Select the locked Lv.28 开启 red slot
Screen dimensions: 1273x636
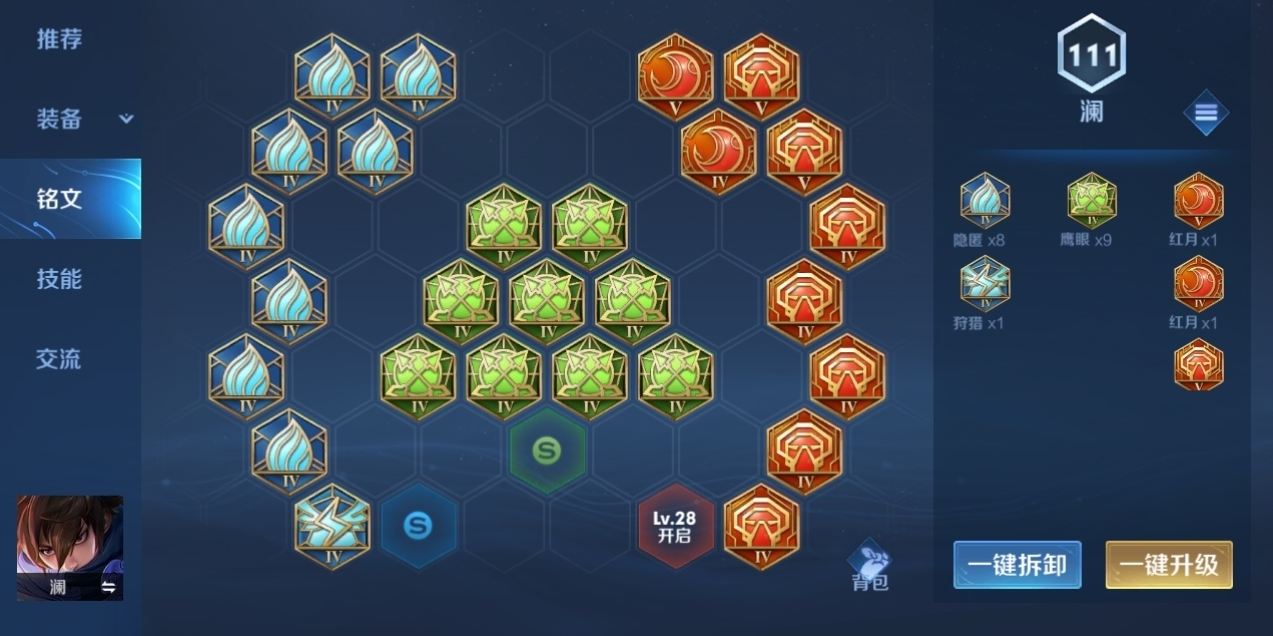[x=675, y=526]
